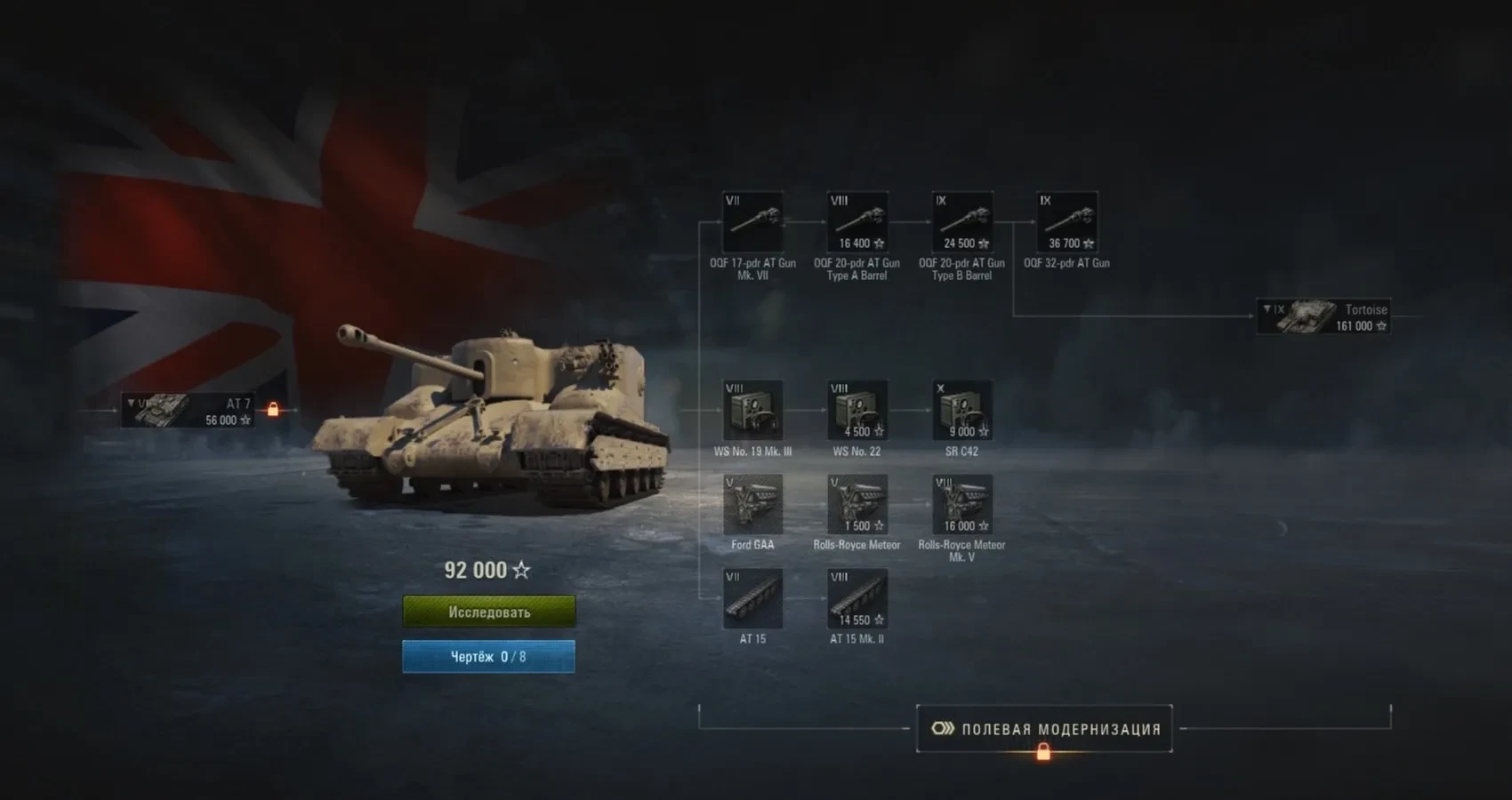Select the SR C42 radio module
Viewport: 1512px width, 800px height.
[962, 411]
